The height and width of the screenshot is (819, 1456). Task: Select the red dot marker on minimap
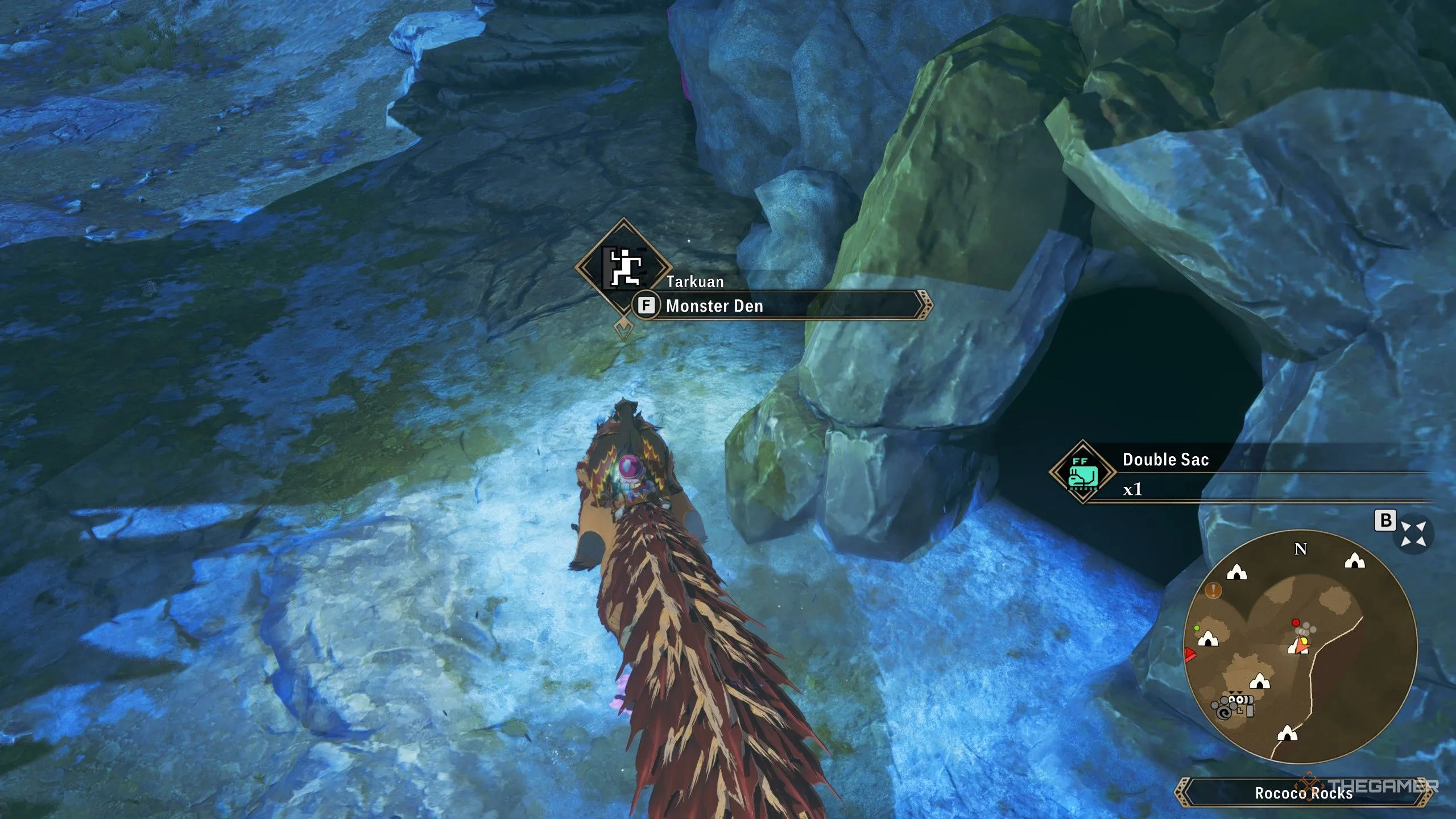pyautogui.click(x=1296, y=622)
